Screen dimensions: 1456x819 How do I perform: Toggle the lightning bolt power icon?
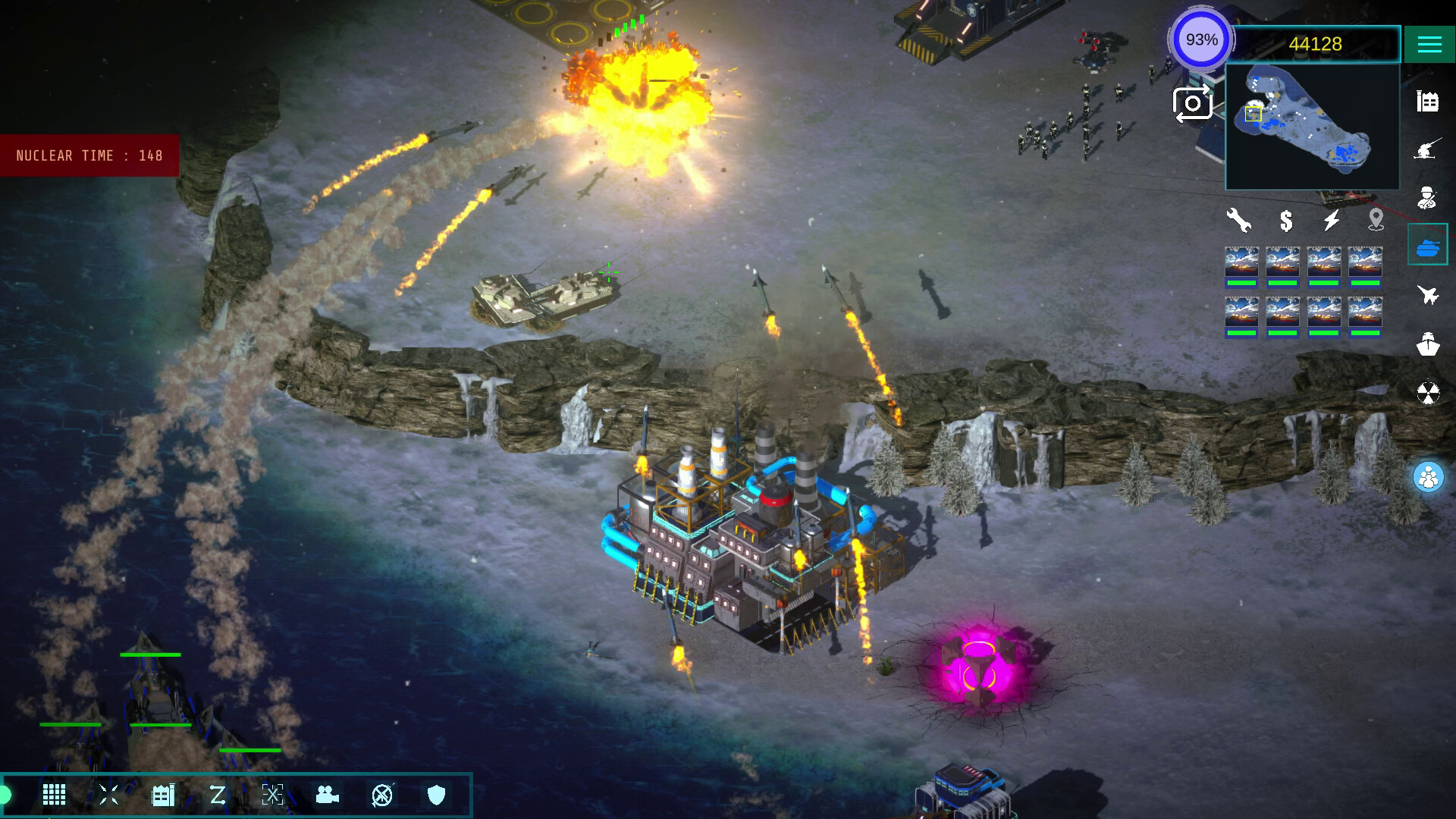click(1332, 221)
